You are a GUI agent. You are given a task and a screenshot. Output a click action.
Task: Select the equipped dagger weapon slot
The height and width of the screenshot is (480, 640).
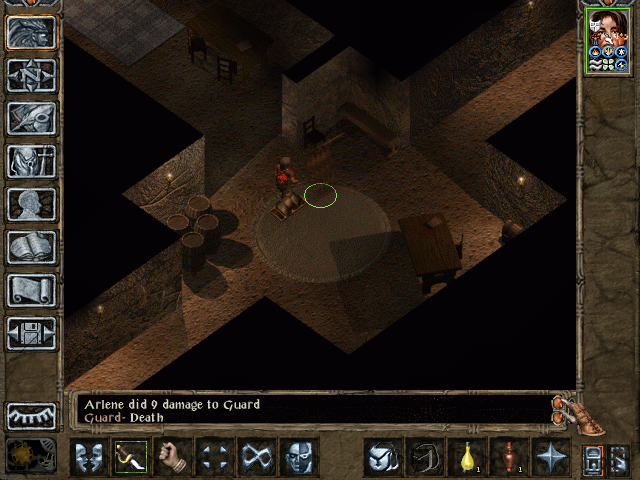[x=131, y=457]
